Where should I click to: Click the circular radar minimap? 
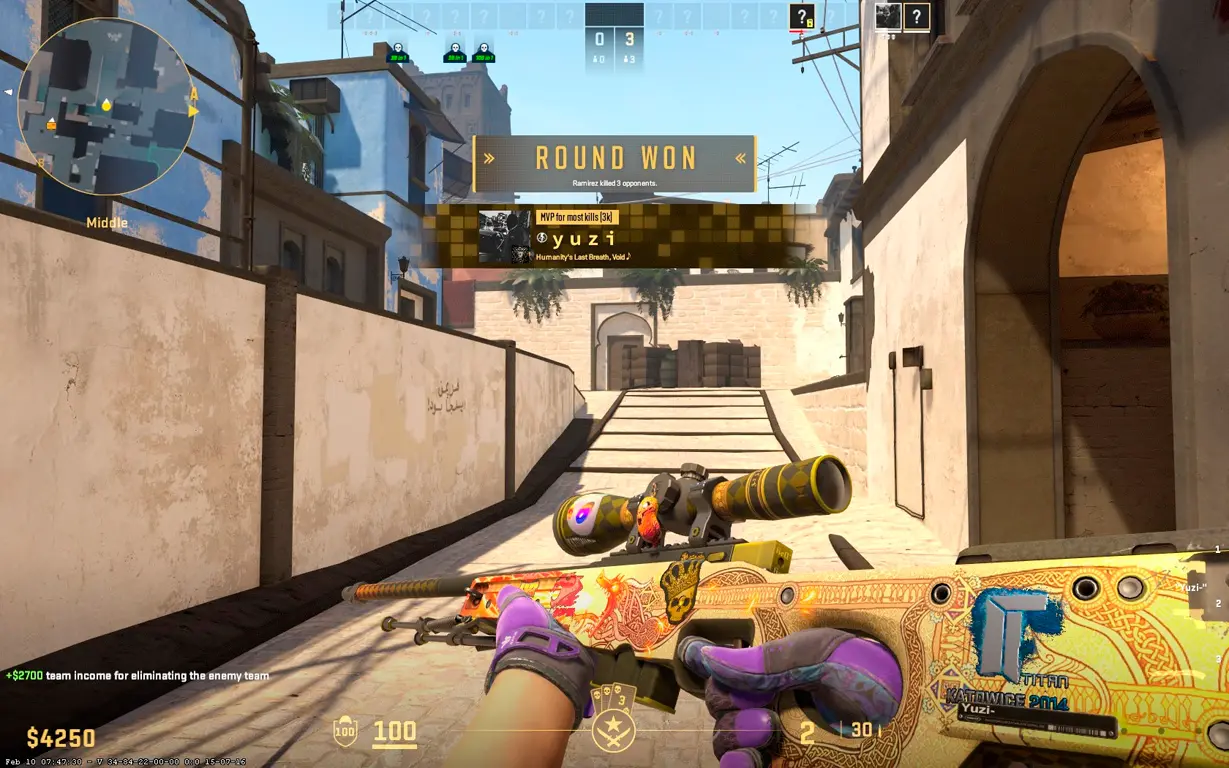click(107, 106)
